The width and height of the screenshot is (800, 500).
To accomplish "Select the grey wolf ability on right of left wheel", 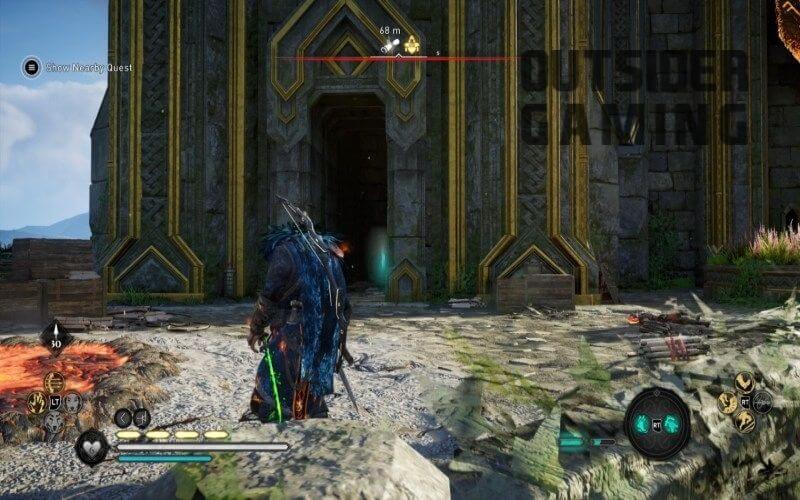I will [x=73, y=402].
